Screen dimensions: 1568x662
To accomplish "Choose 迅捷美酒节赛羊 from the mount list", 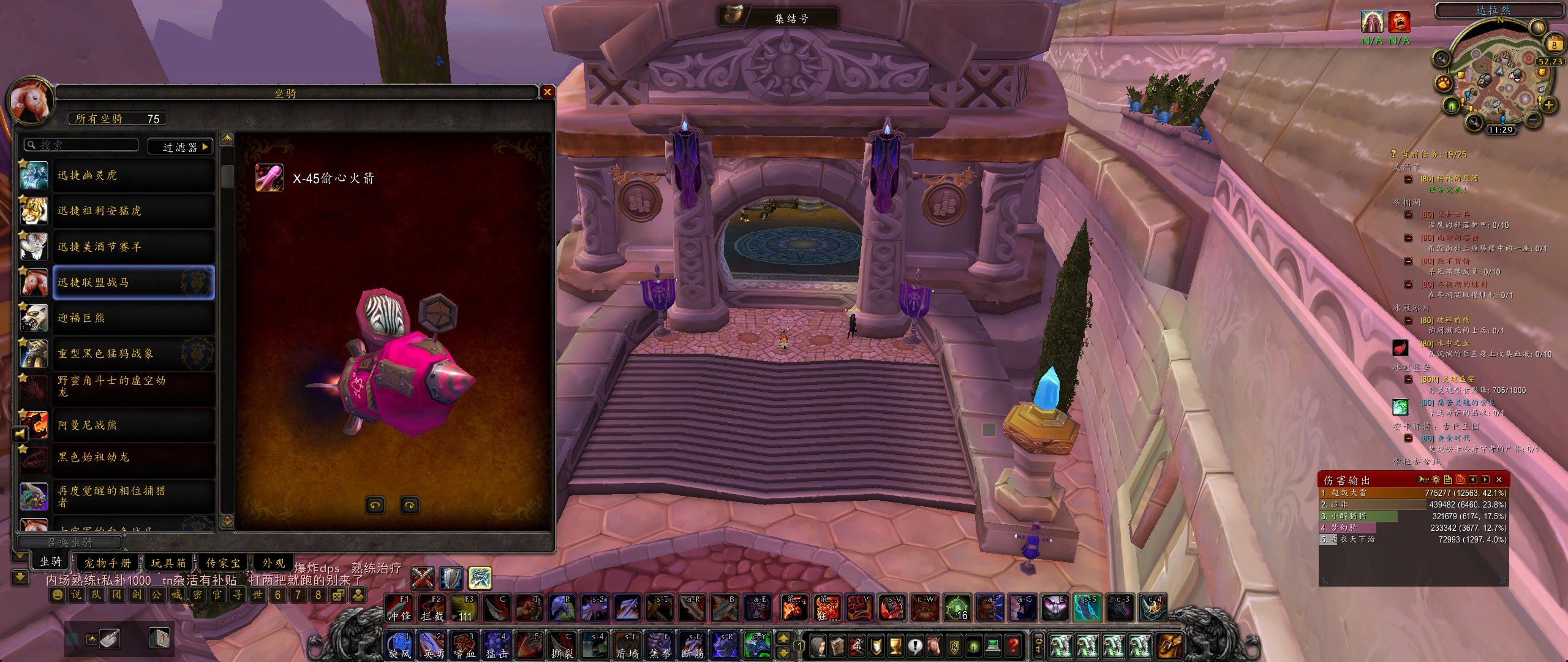I will (134, 246).
